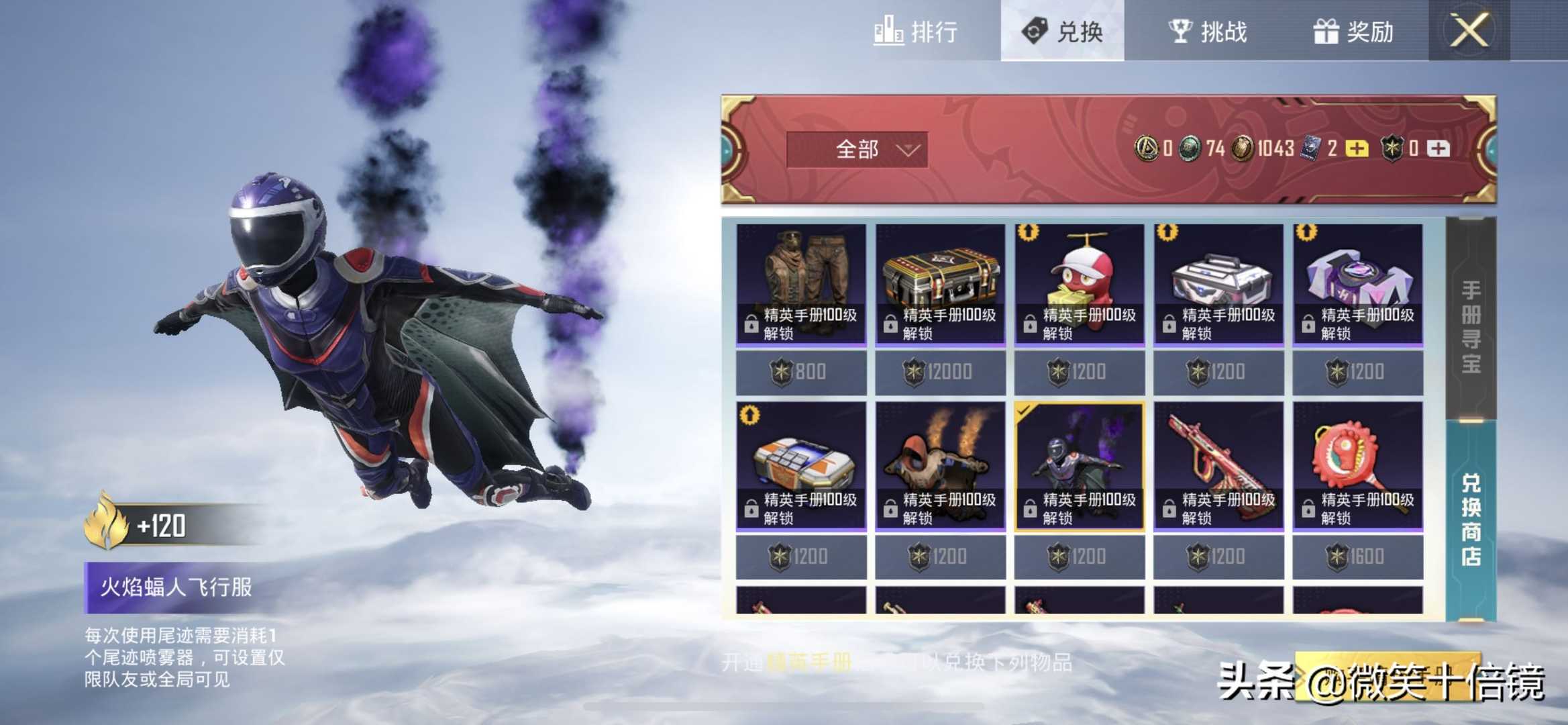Click the triangle emblem currency icon showing 0
The width and height of the screenshot is (1568, 725).
click(1147, 149)
